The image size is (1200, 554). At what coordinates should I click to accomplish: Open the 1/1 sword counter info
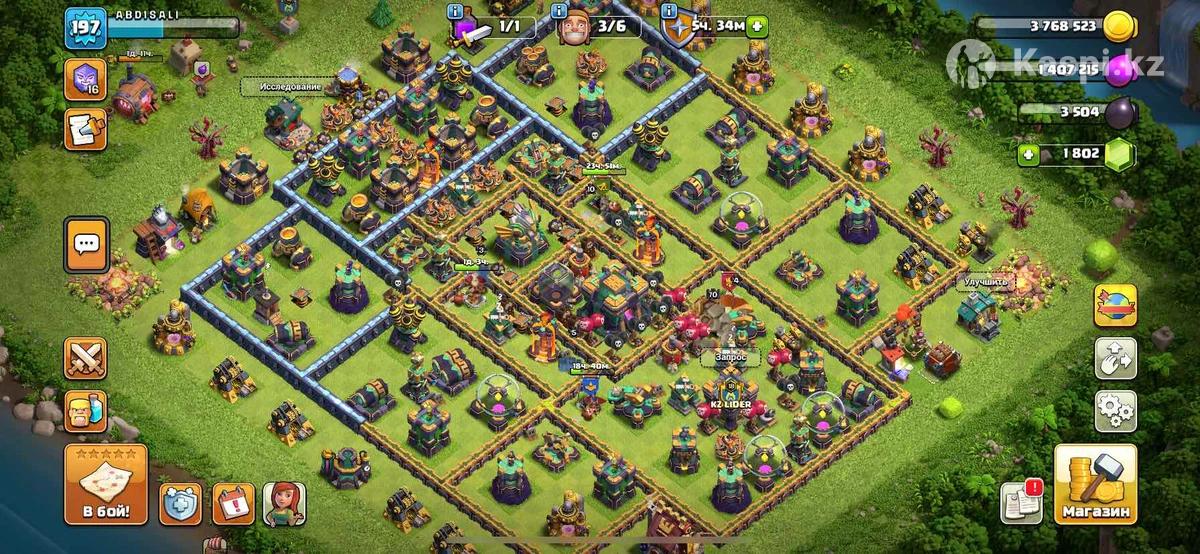(454, 10)
